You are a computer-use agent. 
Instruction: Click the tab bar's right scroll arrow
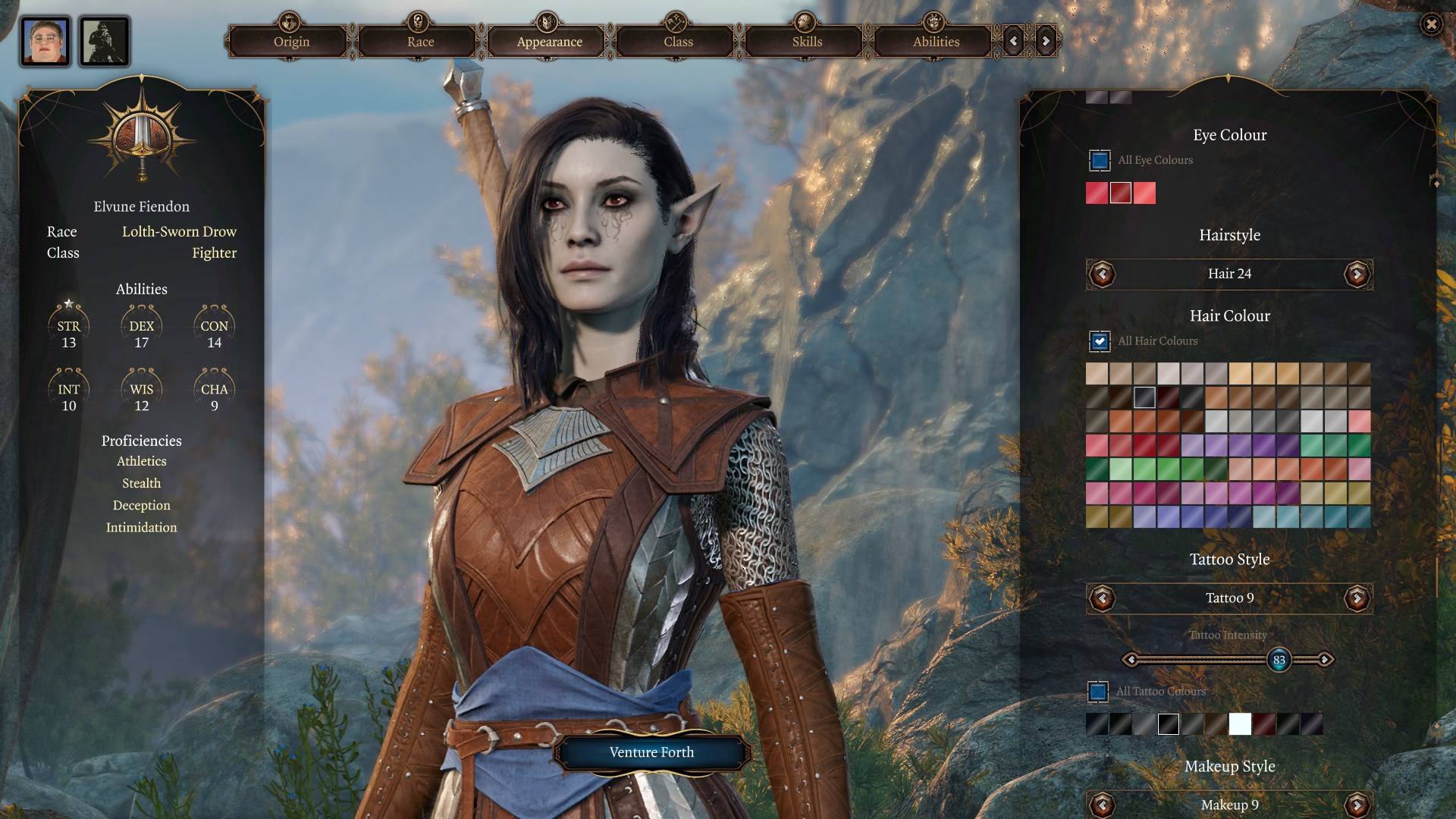1046,42
